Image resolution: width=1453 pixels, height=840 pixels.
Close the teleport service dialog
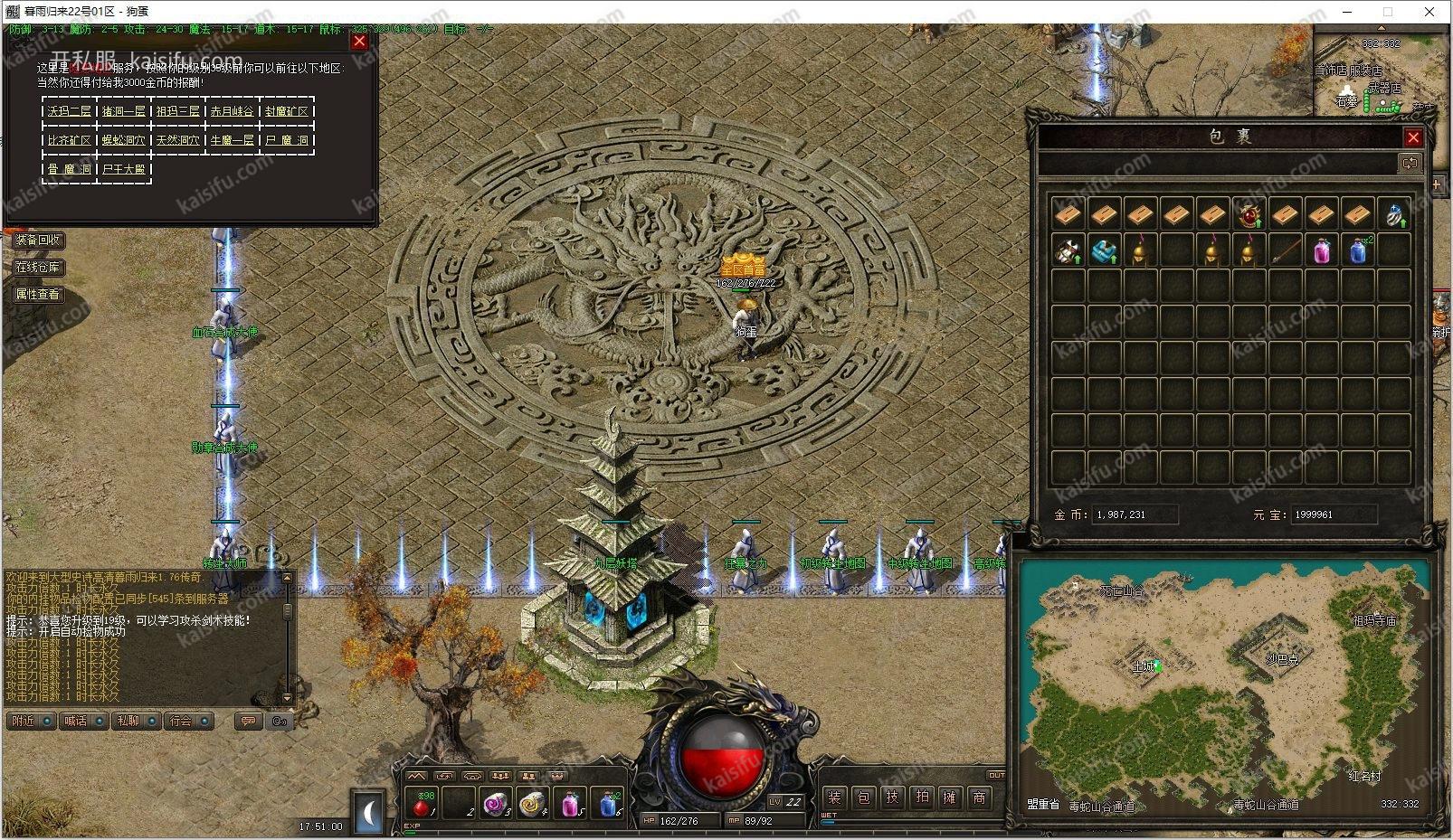click(x=359, y=41)
